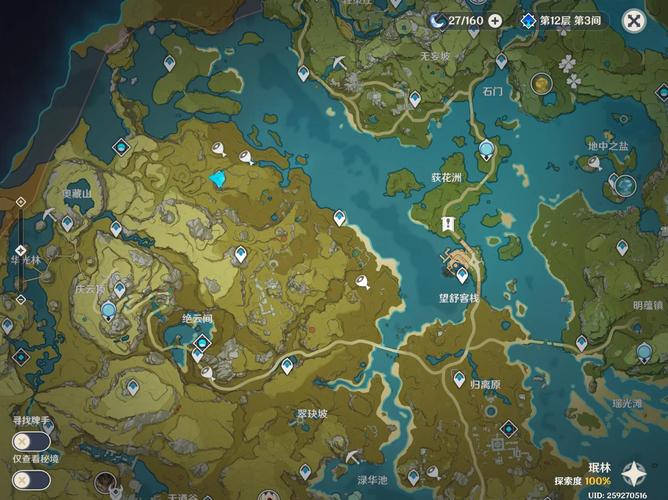This screenshot has height=500, width=668.
Task: Zoom in with the slider's plus button
Action: [x=20, y=202]
